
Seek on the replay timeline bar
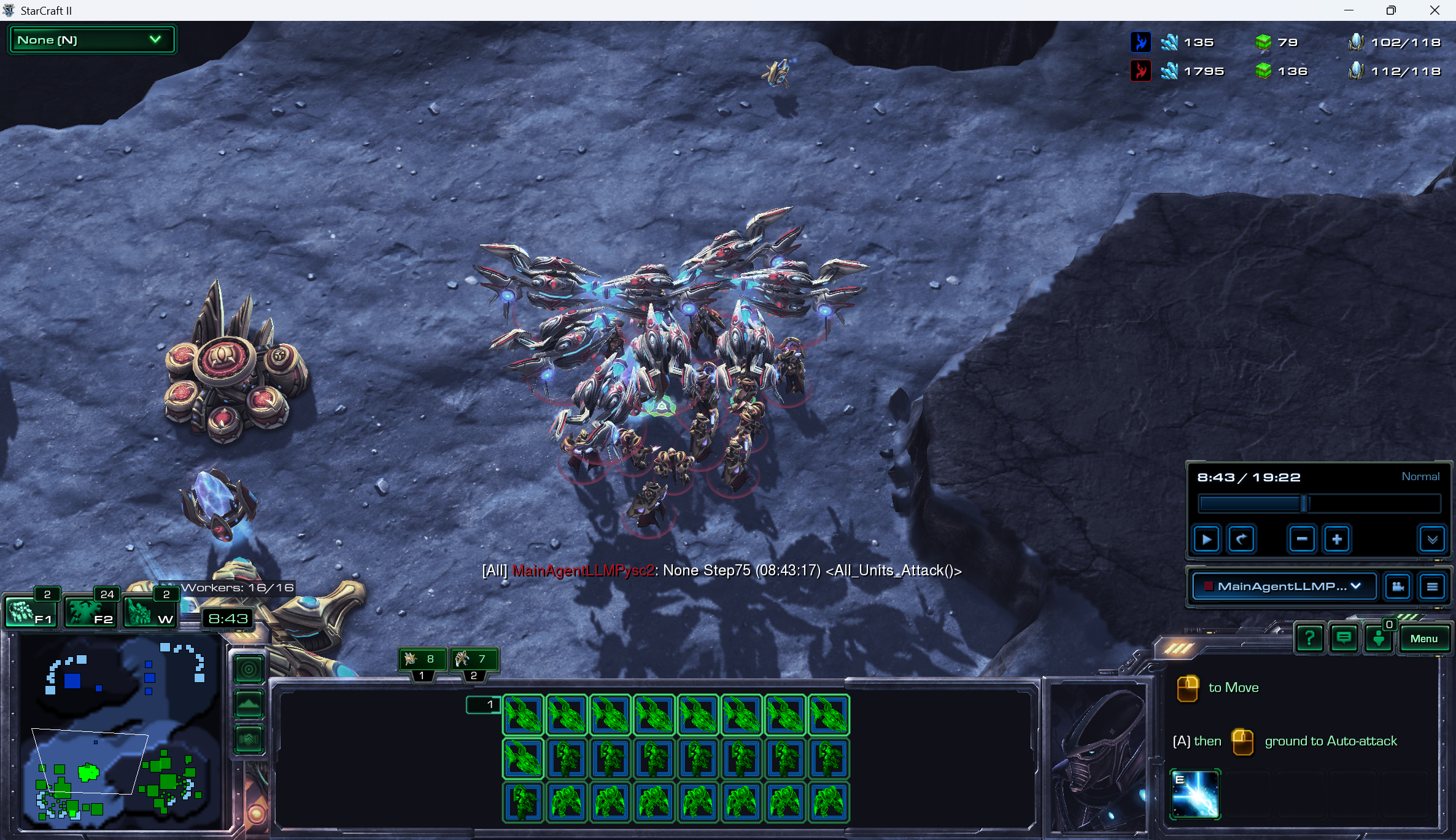coord(1319,504)
